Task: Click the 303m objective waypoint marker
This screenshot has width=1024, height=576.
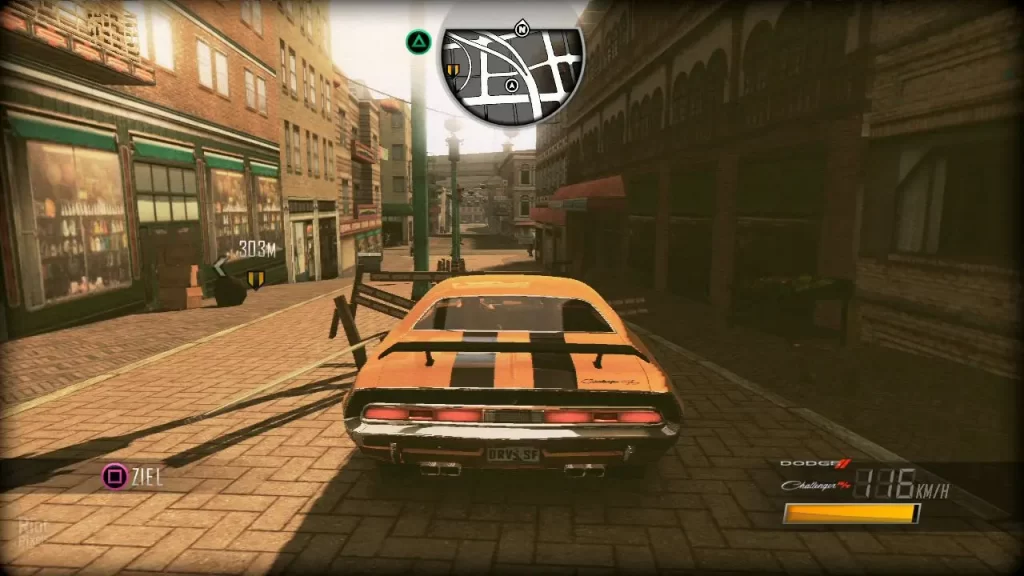Action: (x=255, y=278)
